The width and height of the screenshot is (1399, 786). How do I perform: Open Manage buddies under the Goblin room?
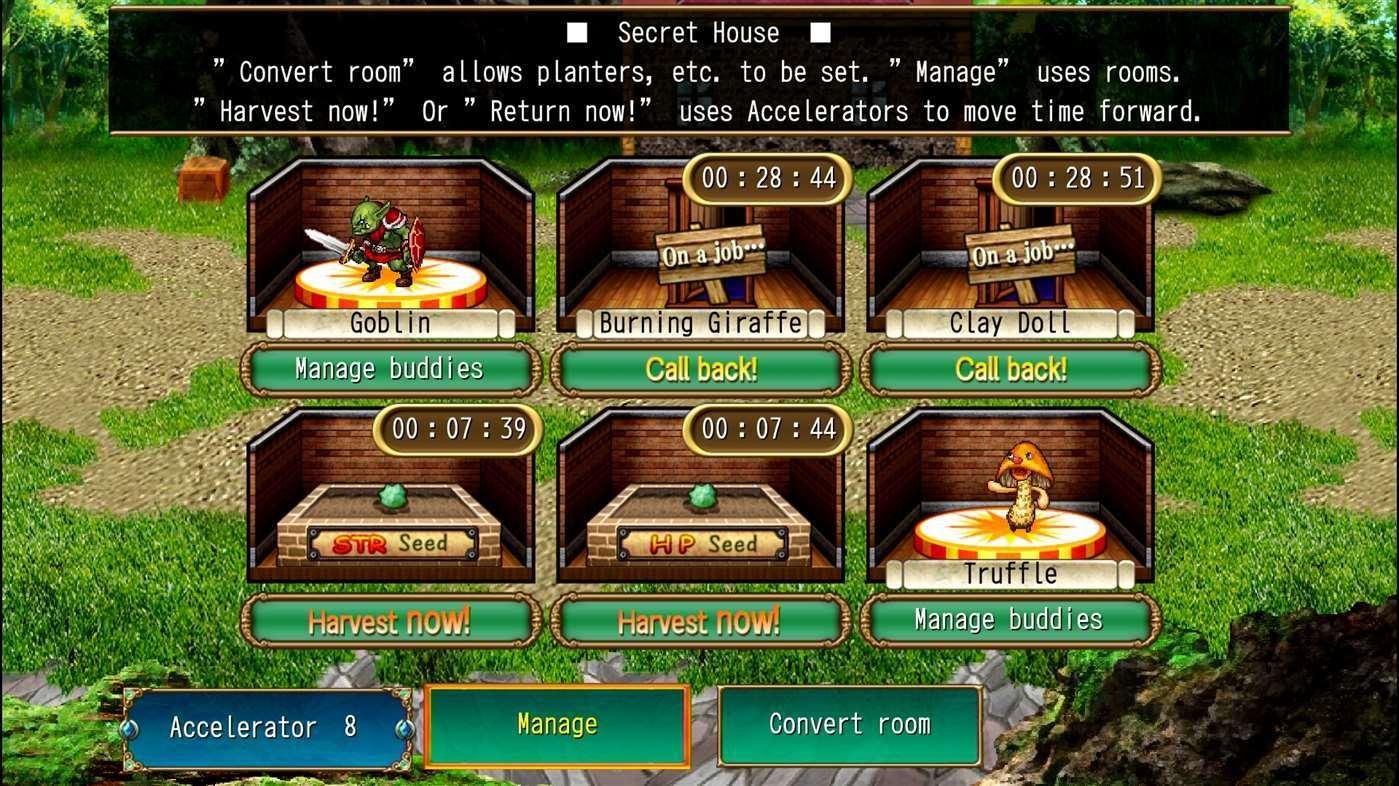(x=390, y=369)
